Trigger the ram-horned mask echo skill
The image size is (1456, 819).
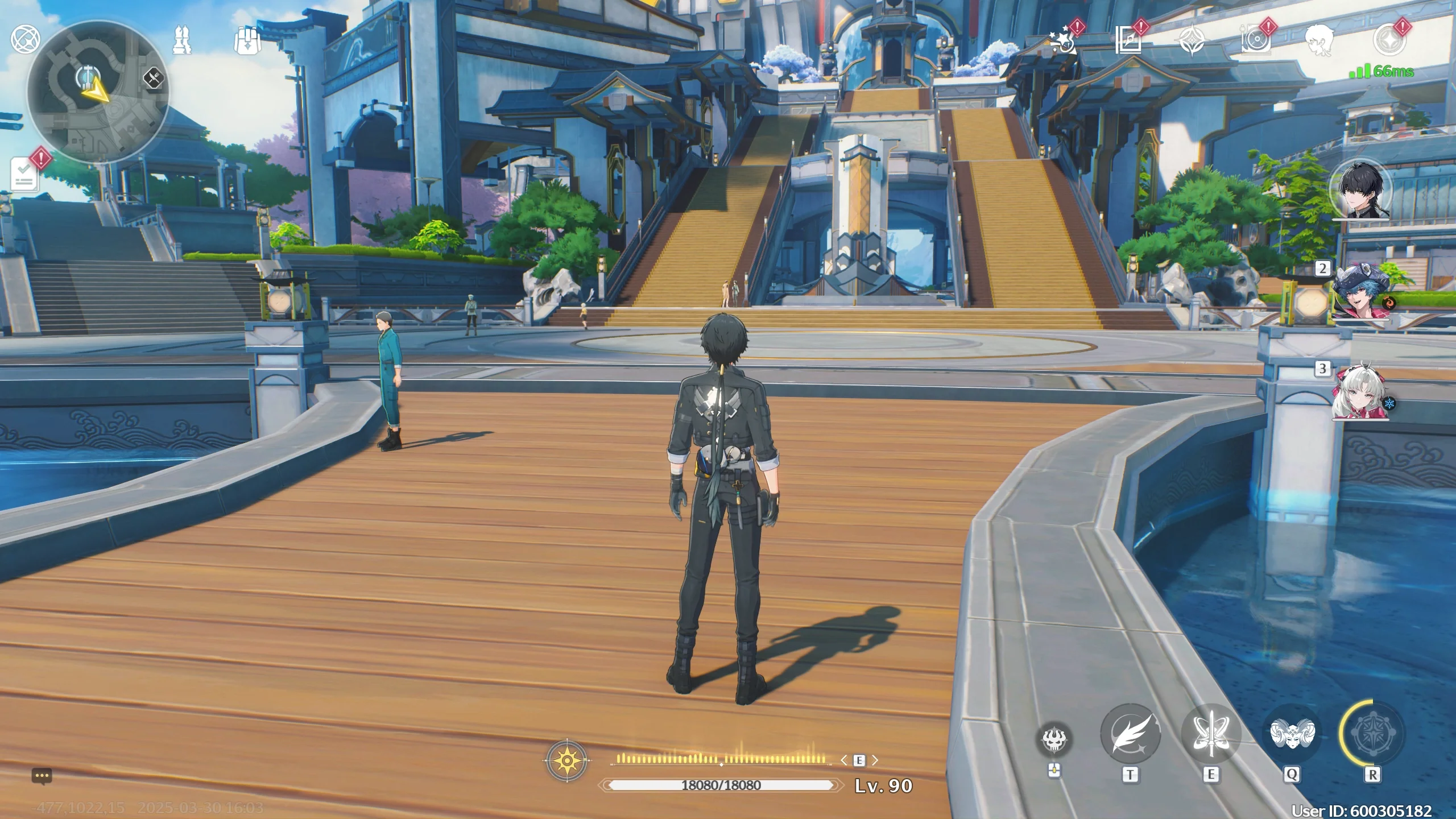click(1292, 734)
